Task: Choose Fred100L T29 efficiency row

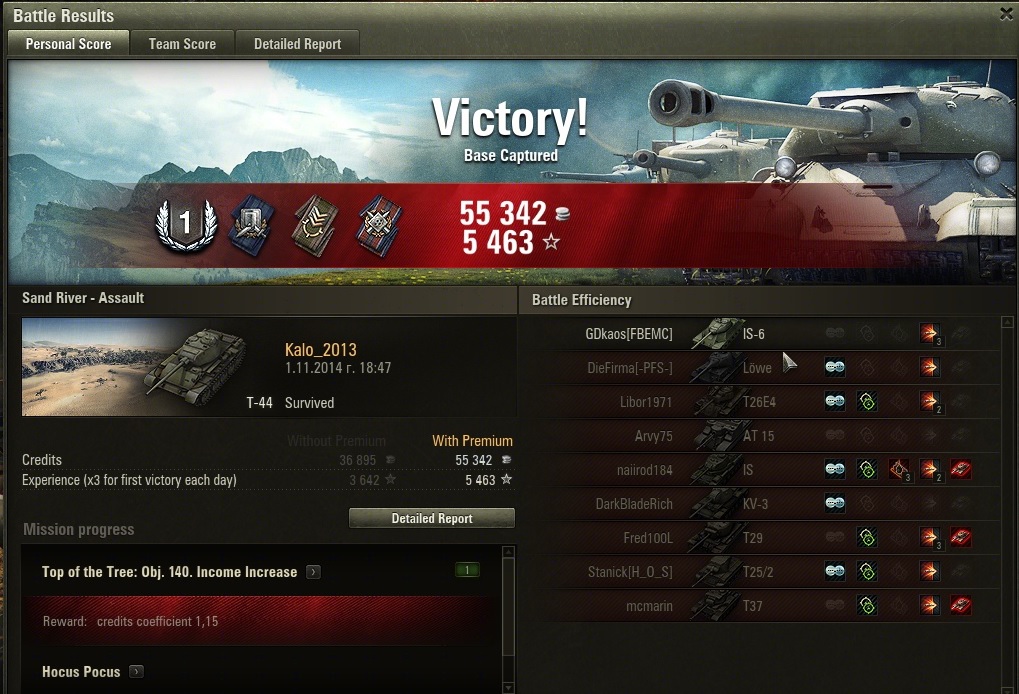Action: pos(758,538)
